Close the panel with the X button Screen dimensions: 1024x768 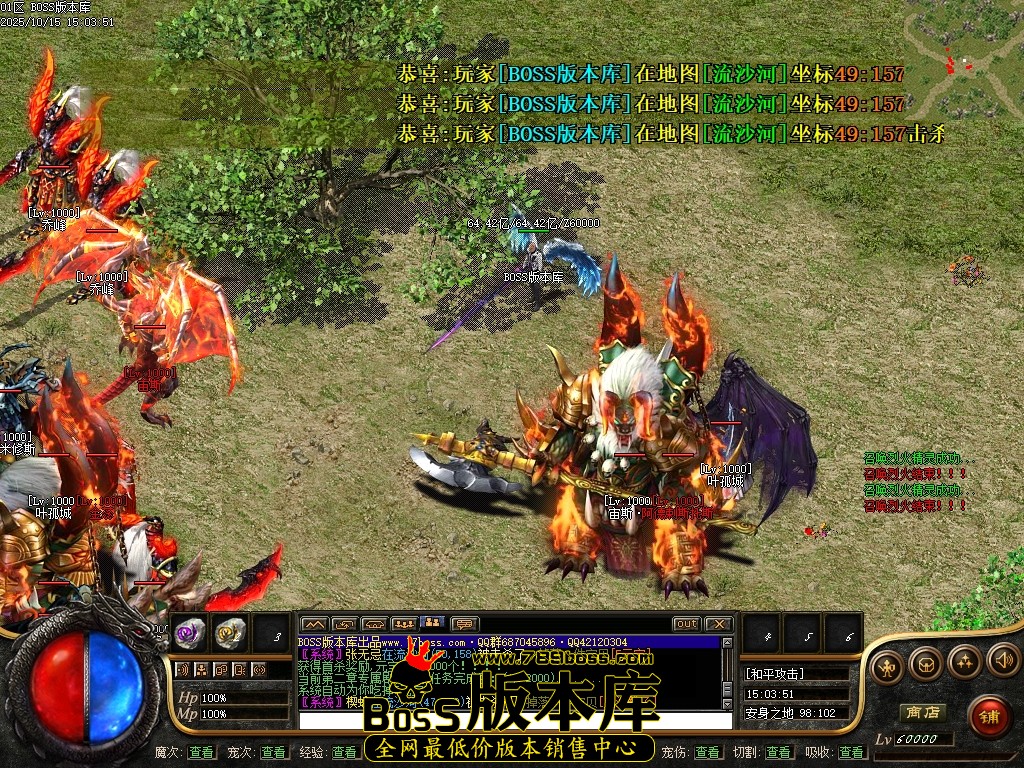pyautogui.click(x=718, y=624)
